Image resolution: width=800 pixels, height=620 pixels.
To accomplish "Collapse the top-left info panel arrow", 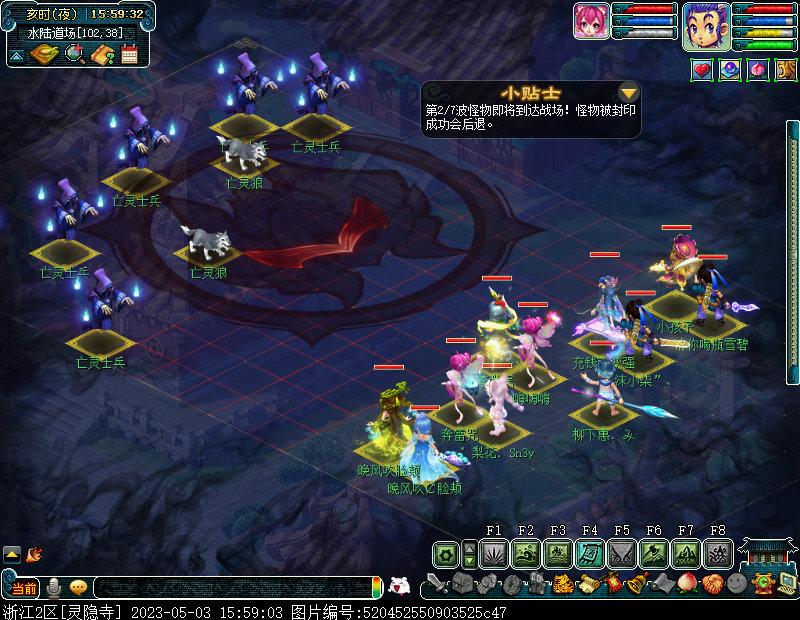I will 16,56.
